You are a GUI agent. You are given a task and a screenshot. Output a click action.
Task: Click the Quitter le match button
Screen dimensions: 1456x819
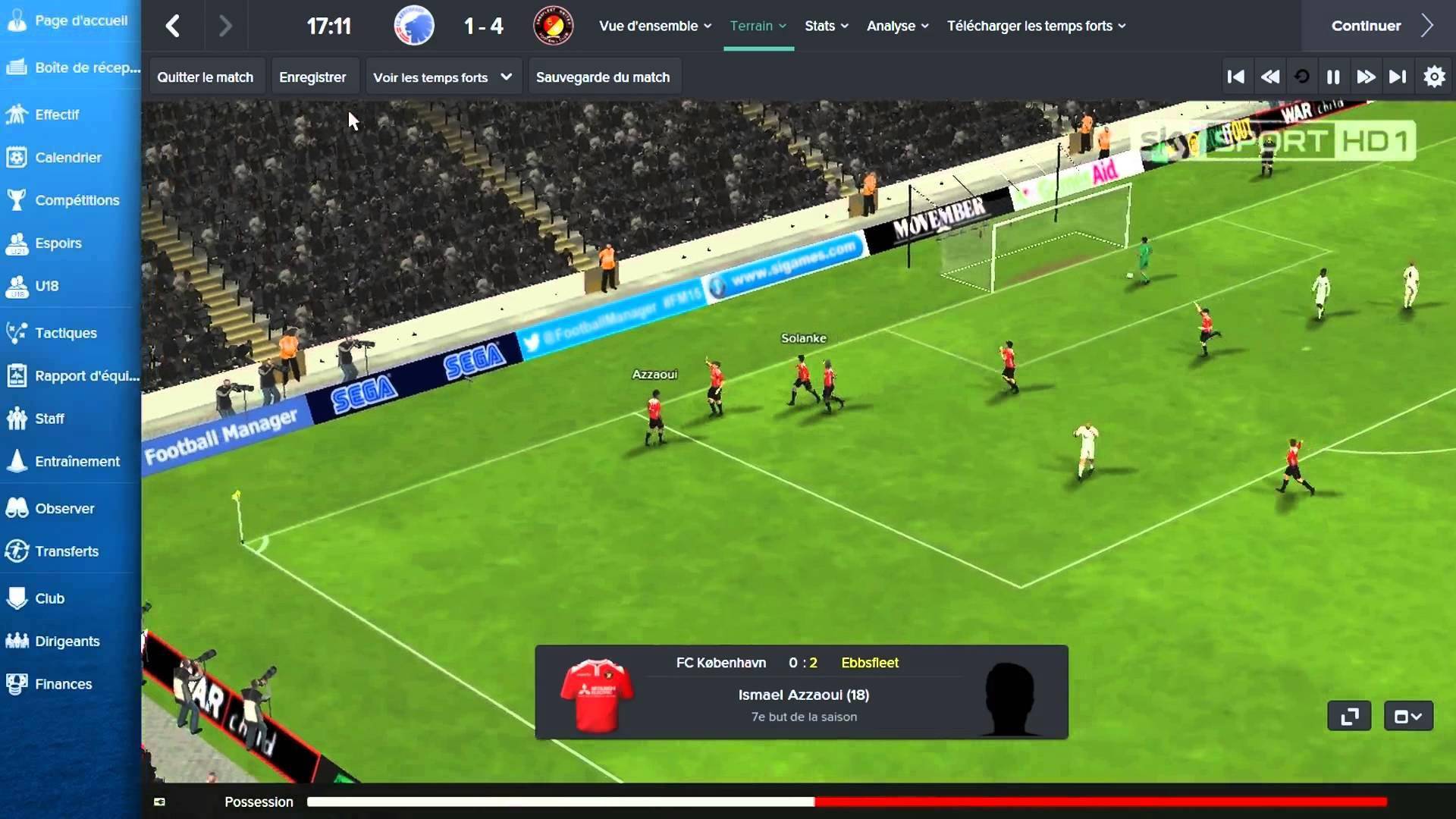pos(205,77)
